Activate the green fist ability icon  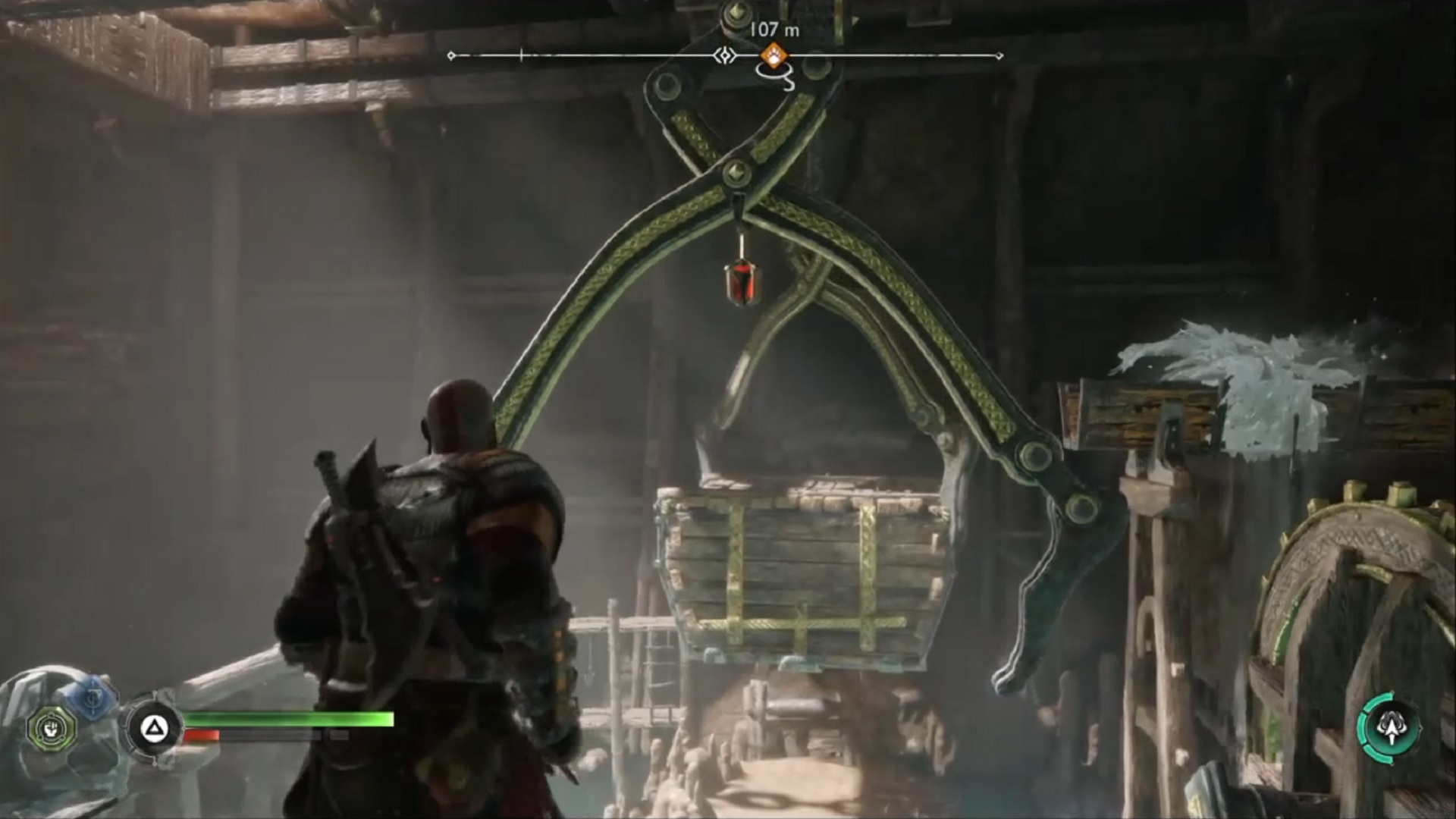(x=52, y=730)
